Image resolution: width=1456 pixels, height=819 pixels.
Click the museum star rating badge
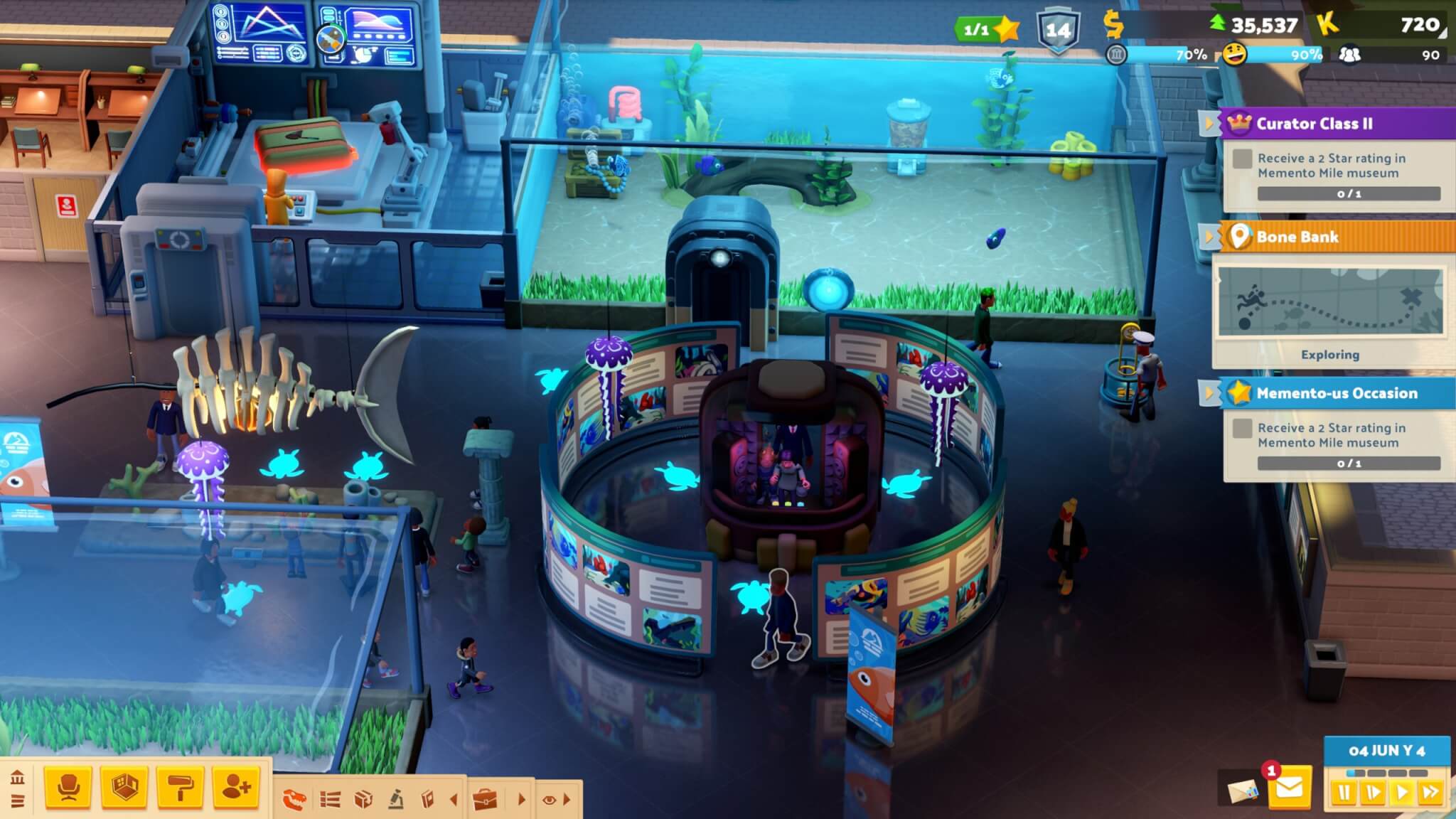pyautogui.click(x=988, y=28)
